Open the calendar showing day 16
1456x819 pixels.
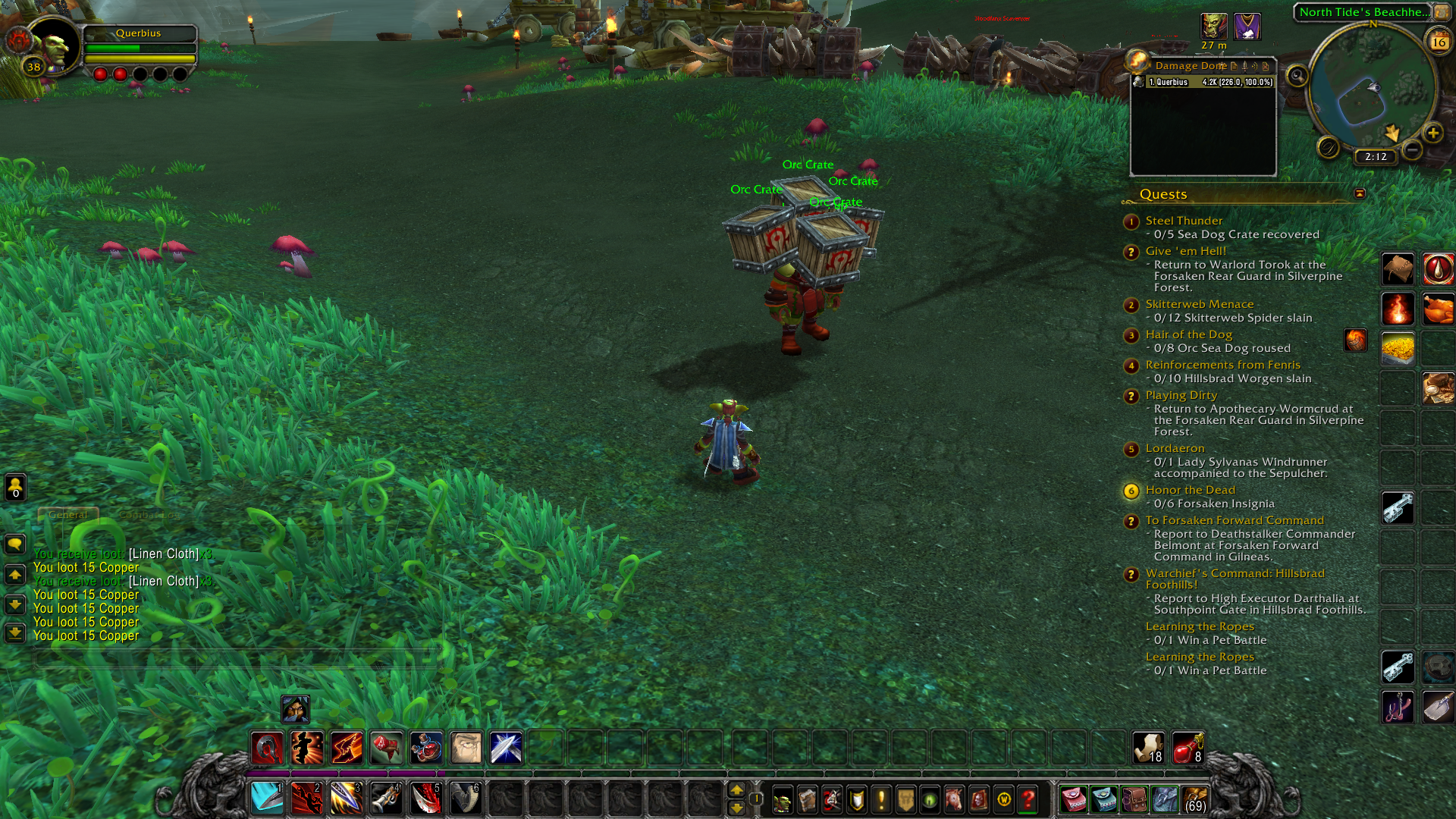[x=1439, y=42]
